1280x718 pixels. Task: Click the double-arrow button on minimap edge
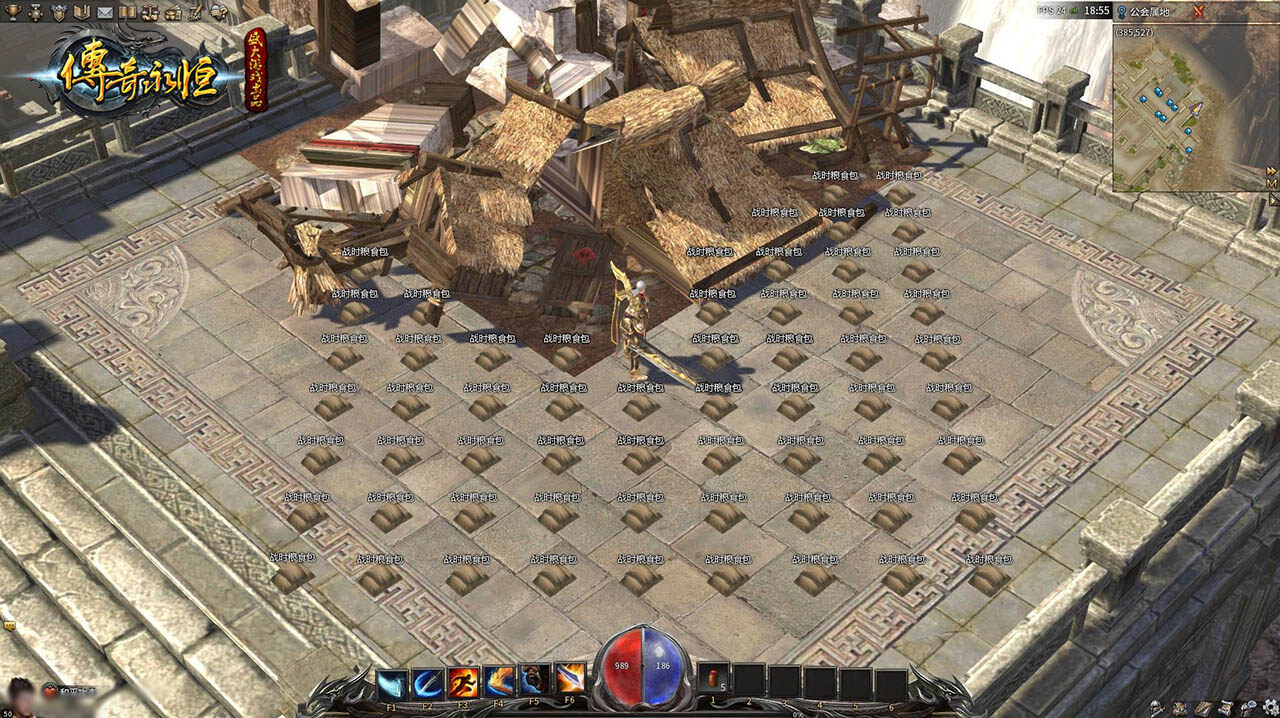point(1272,170)
